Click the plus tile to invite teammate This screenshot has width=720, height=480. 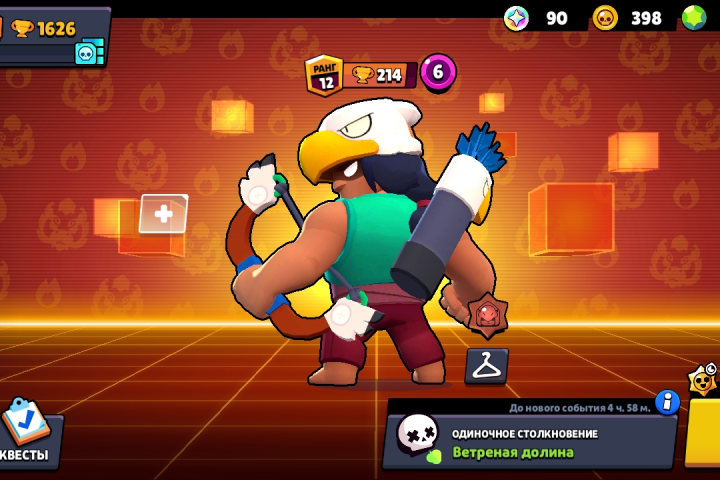point(163,213)
